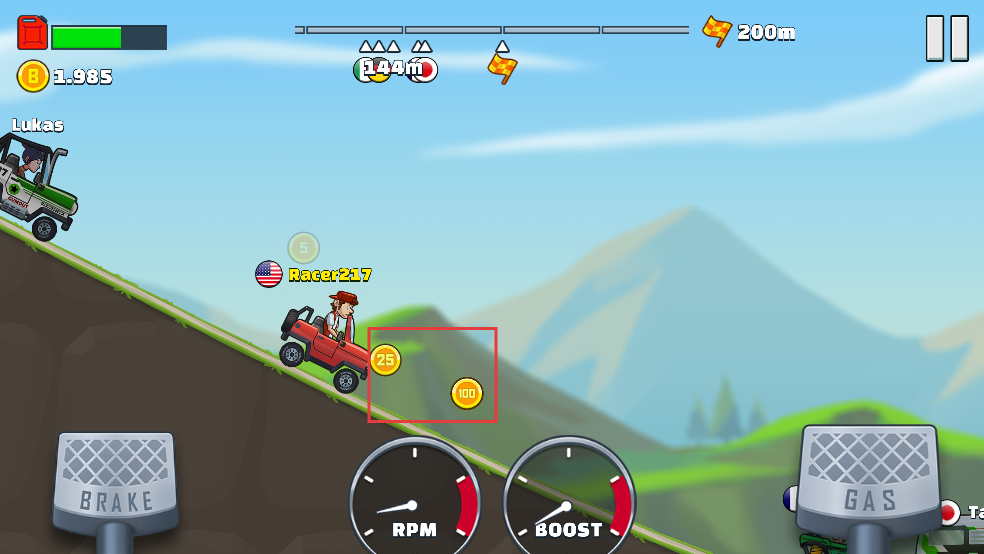Step on the GAS pedal
Viewport: 984px width, 554px height.
tap(868, 480)
